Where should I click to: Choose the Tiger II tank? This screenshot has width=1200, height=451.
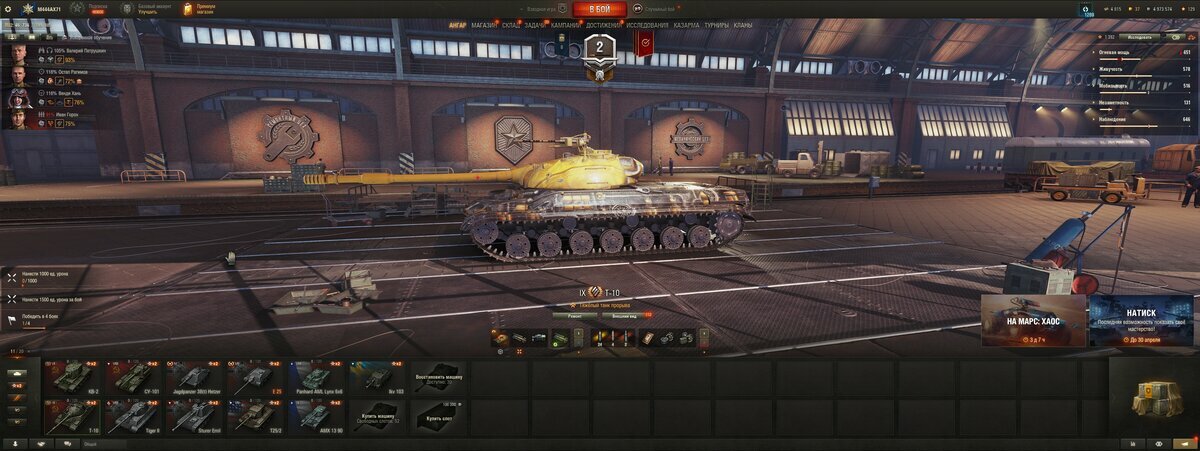(x=133, y=415)
